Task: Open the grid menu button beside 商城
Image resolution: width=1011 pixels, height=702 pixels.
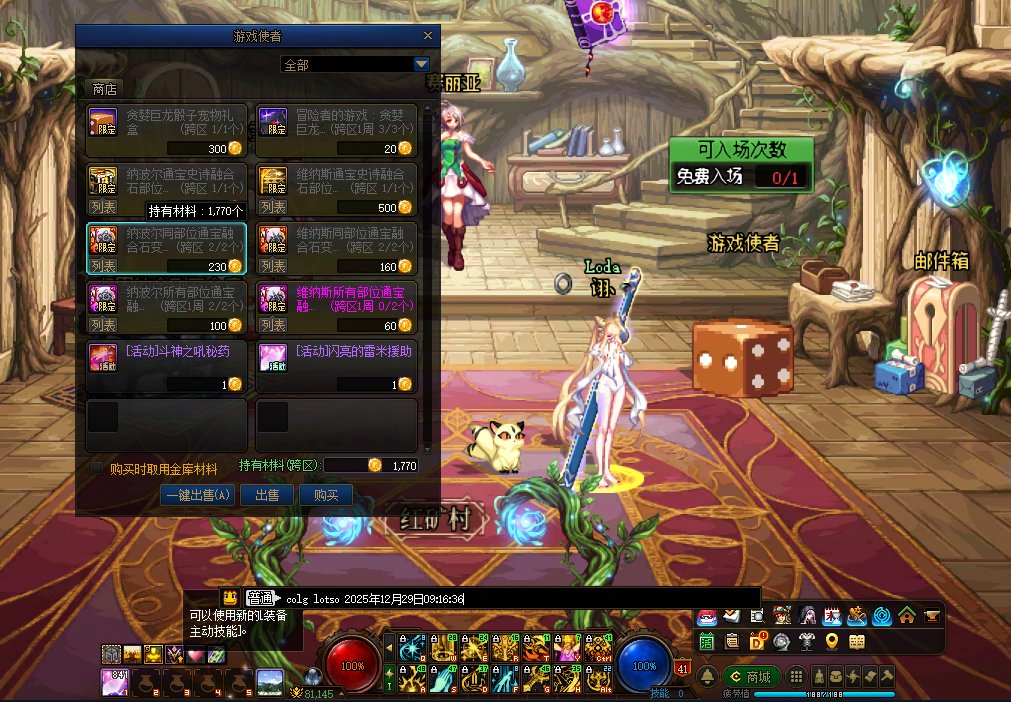Action: (796, 677)
